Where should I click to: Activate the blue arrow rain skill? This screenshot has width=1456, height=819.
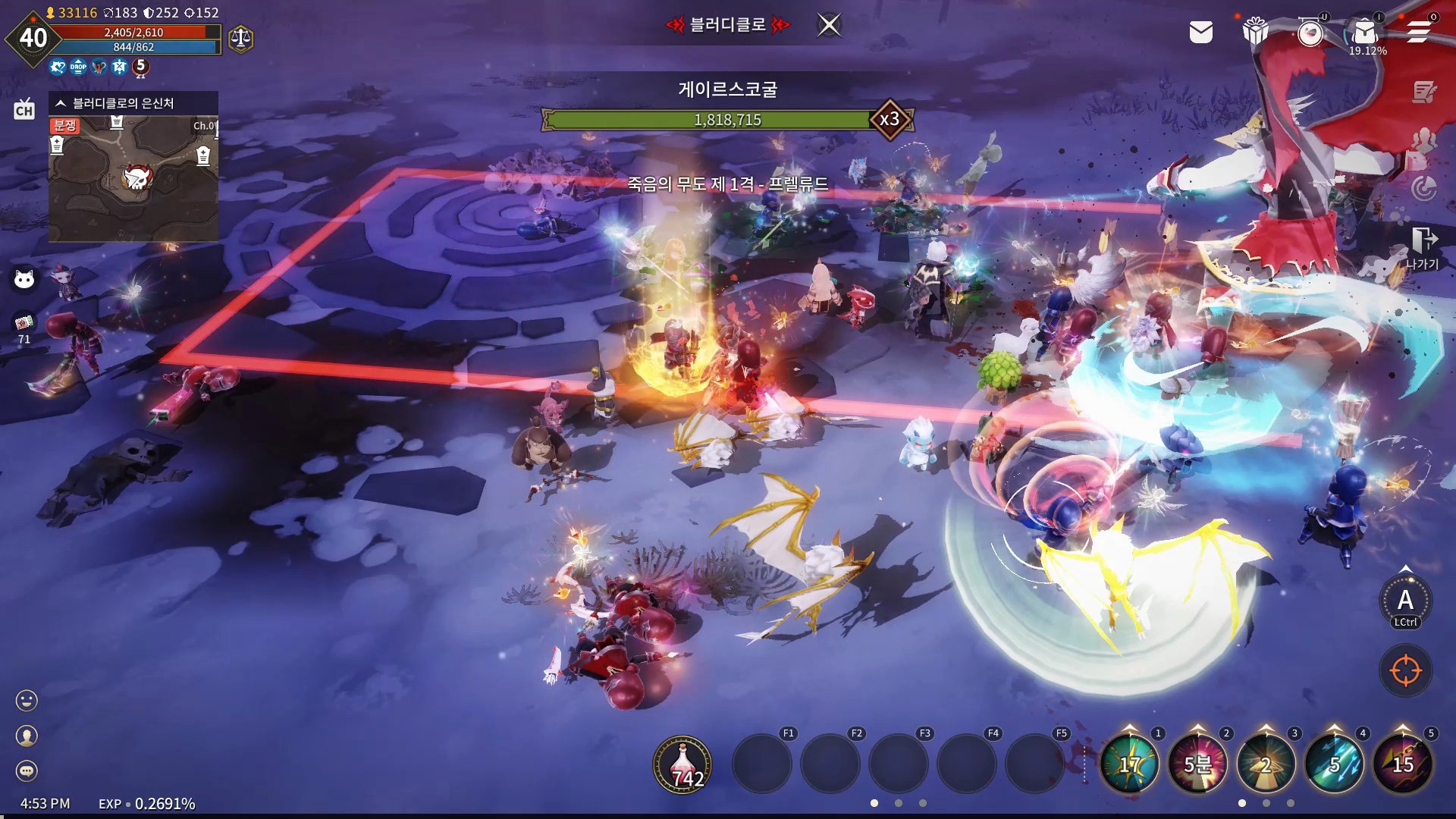tap(1334, 764)
